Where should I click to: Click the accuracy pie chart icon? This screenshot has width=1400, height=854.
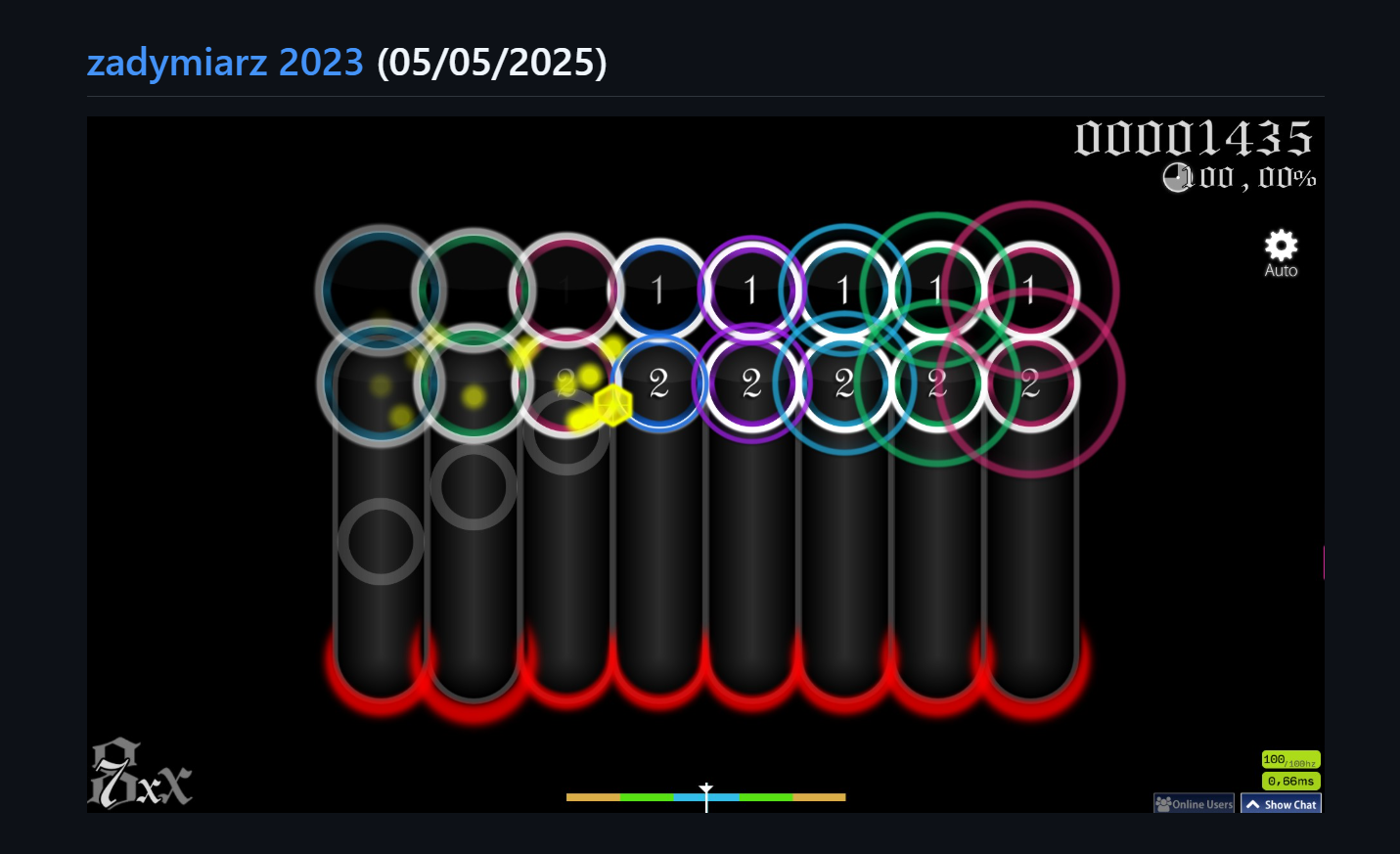point(1177,178)
